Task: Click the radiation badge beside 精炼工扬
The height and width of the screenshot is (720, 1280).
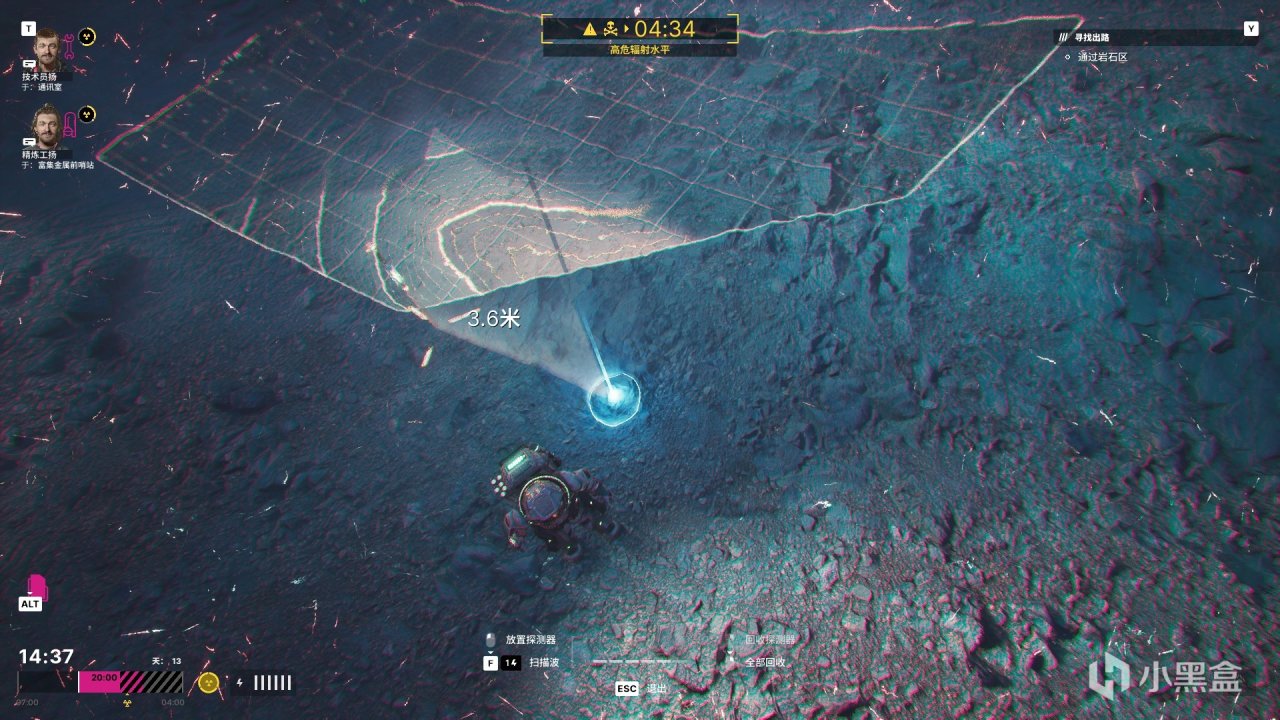Action: [x=87, y=114]
